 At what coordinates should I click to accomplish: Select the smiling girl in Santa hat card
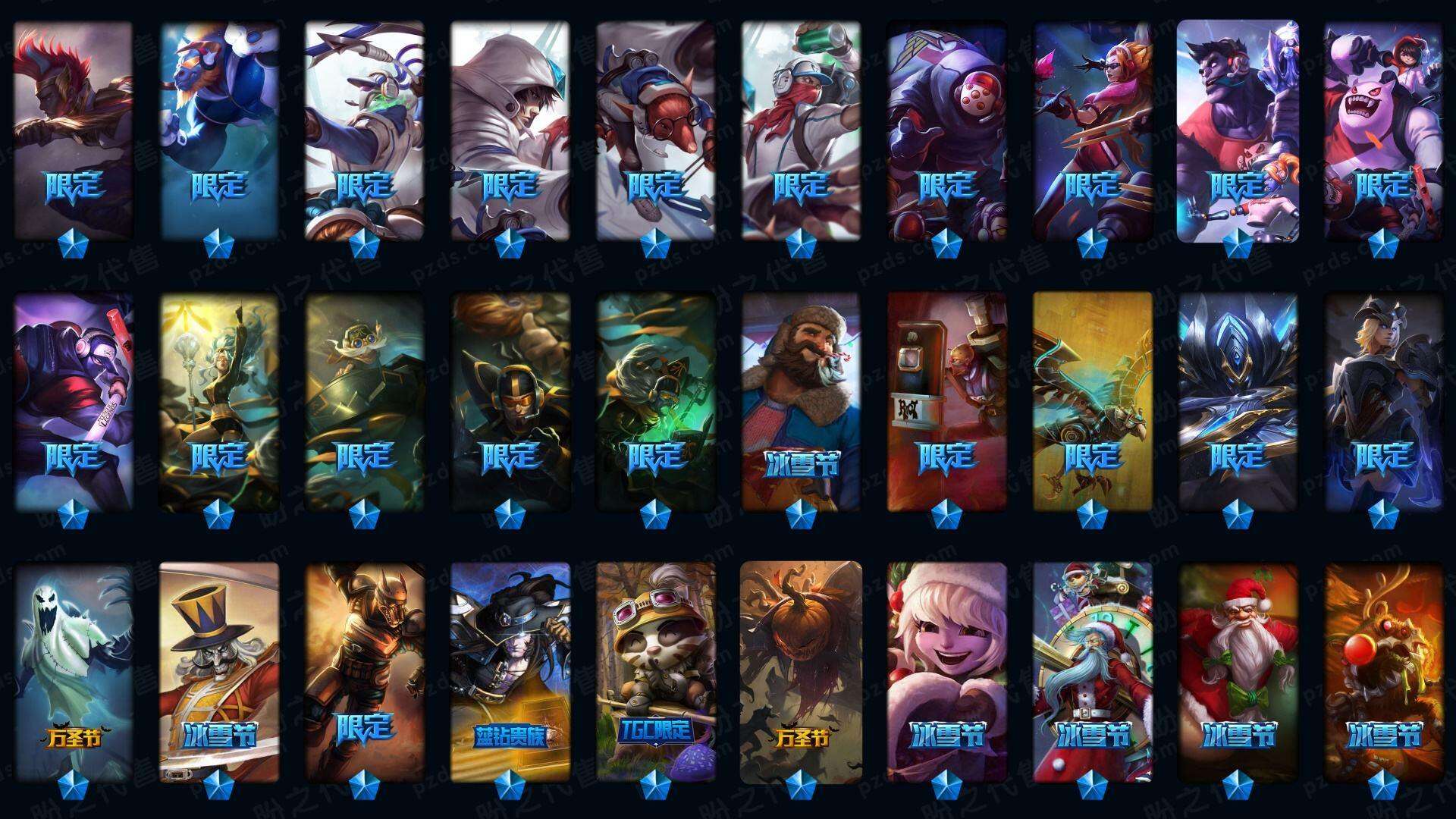coord(946,671)
